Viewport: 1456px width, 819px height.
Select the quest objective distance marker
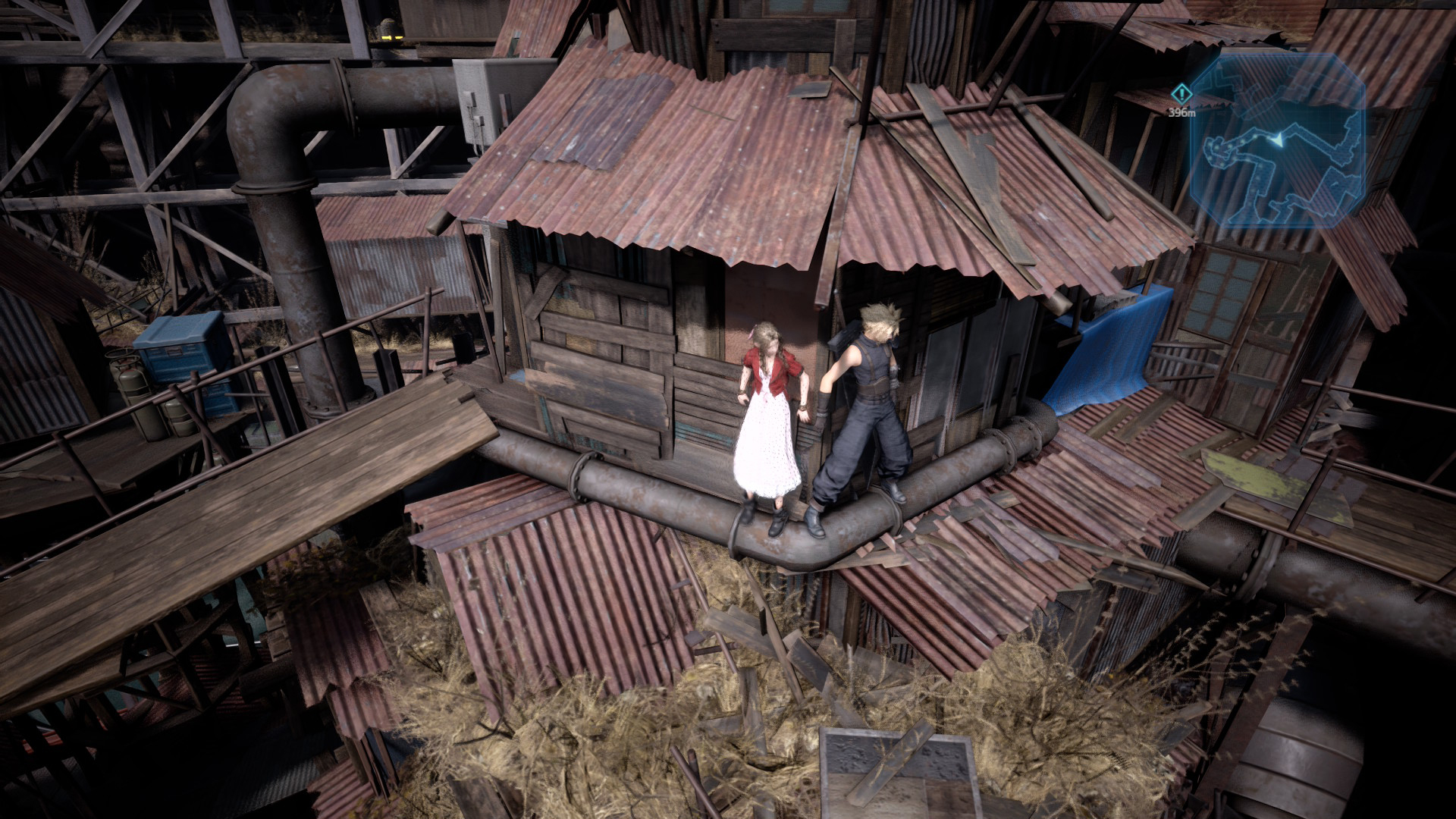pyautogui.click(x=1181, y=94)
